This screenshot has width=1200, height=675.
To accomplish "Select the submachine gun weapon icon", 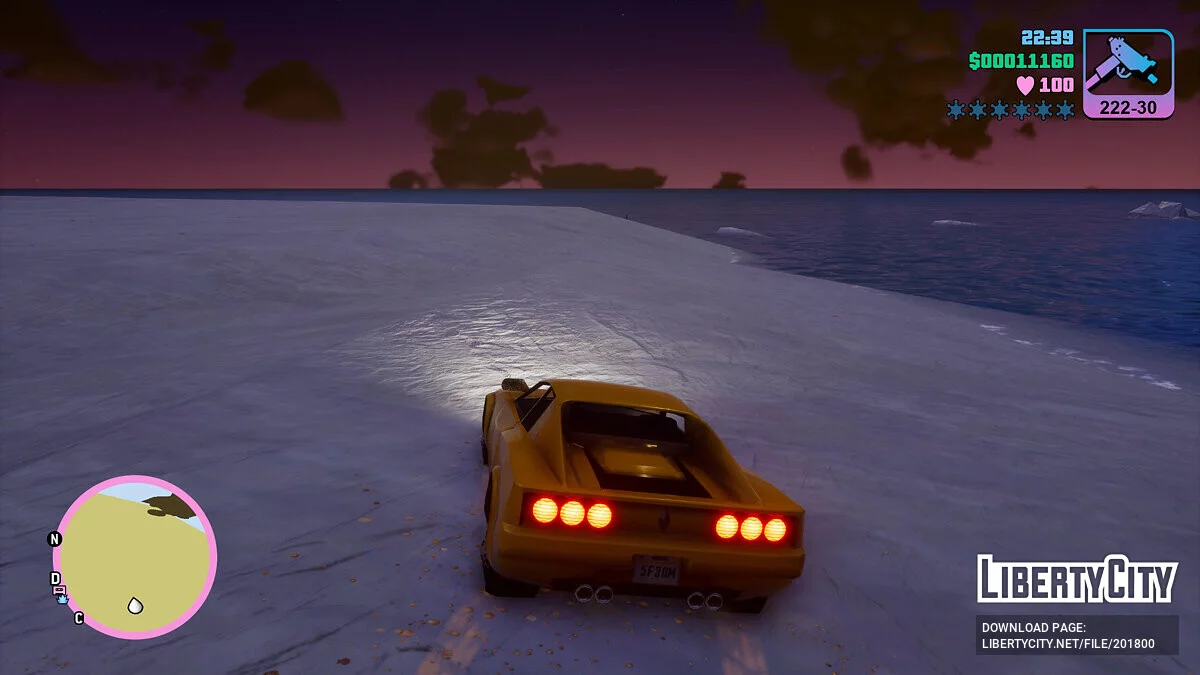I will pos(1128,64).
